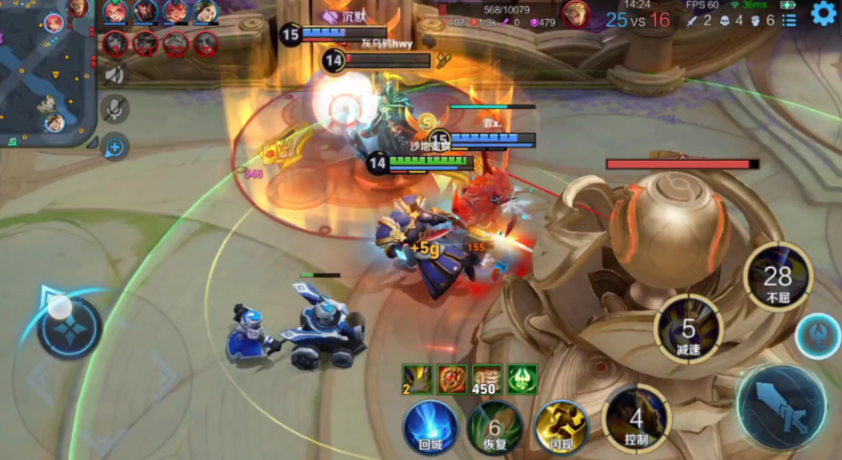Open the scoreboard list icon
Screen dimensions: 842x460
click(x=789, y=20)
